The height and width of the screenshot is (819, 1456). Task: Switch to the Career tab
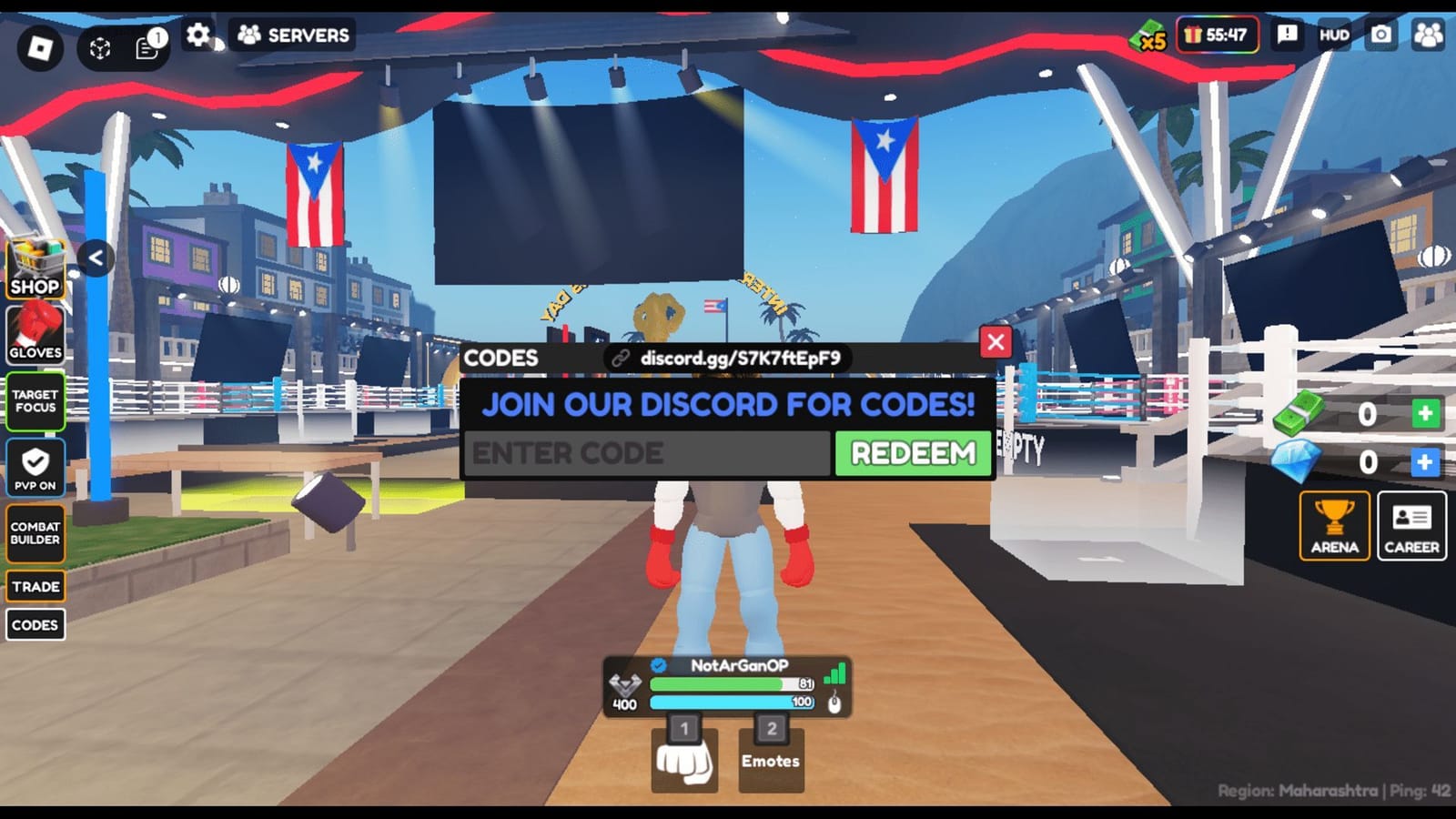click(x=1411, y=526)
